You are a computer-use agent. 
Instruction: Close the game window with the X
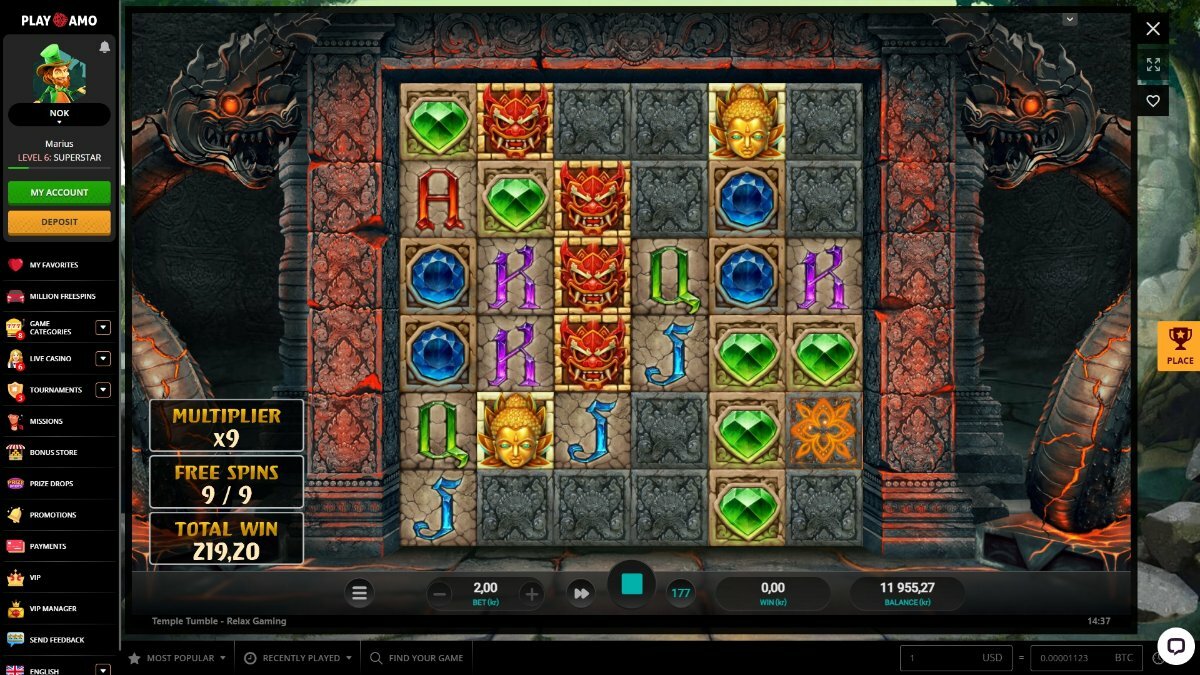click(x=1153, y=29)
